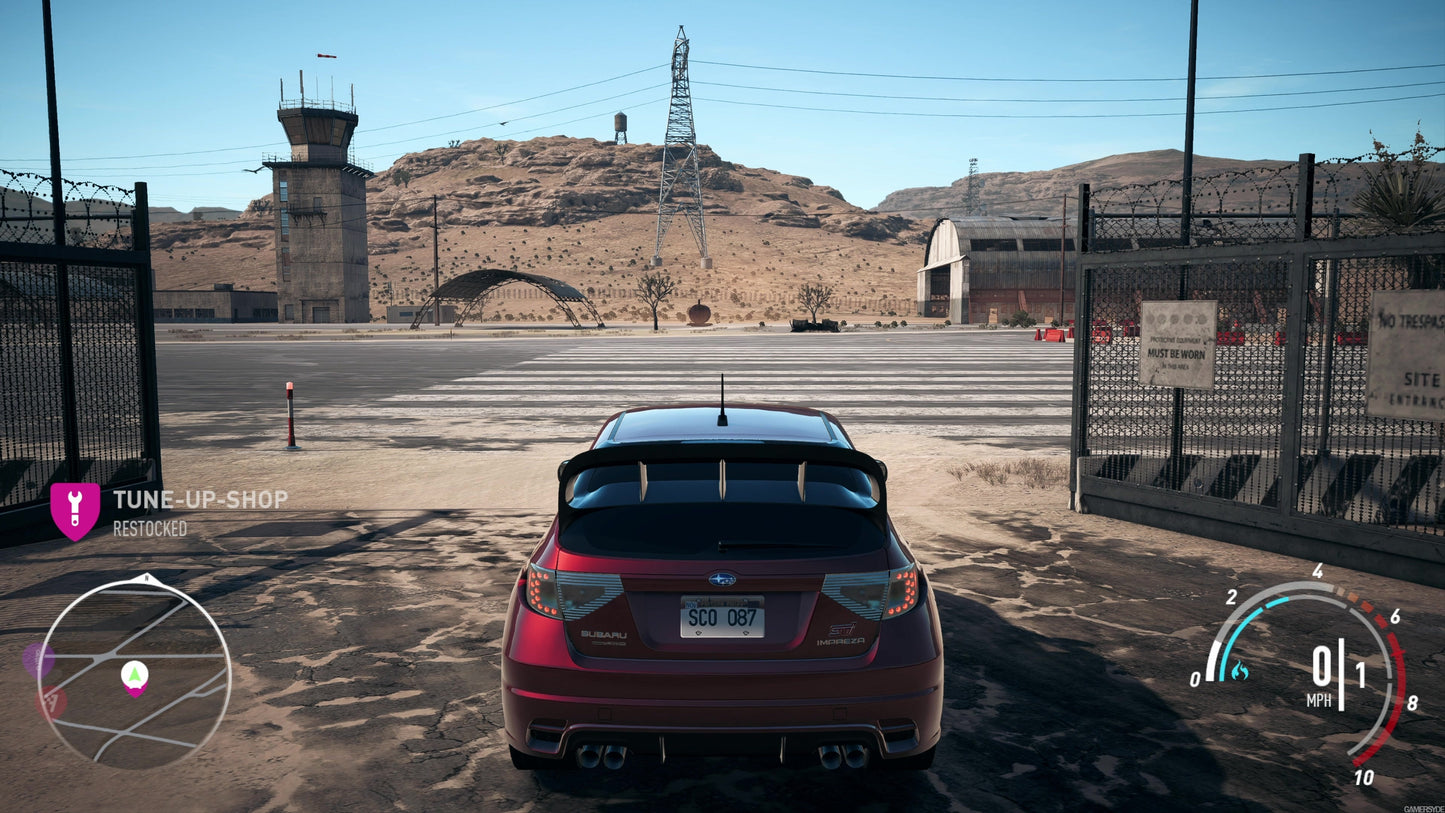Select the purple garage icon on the minimap edge
Screen dimensions: 1445x813
(38, 658)
